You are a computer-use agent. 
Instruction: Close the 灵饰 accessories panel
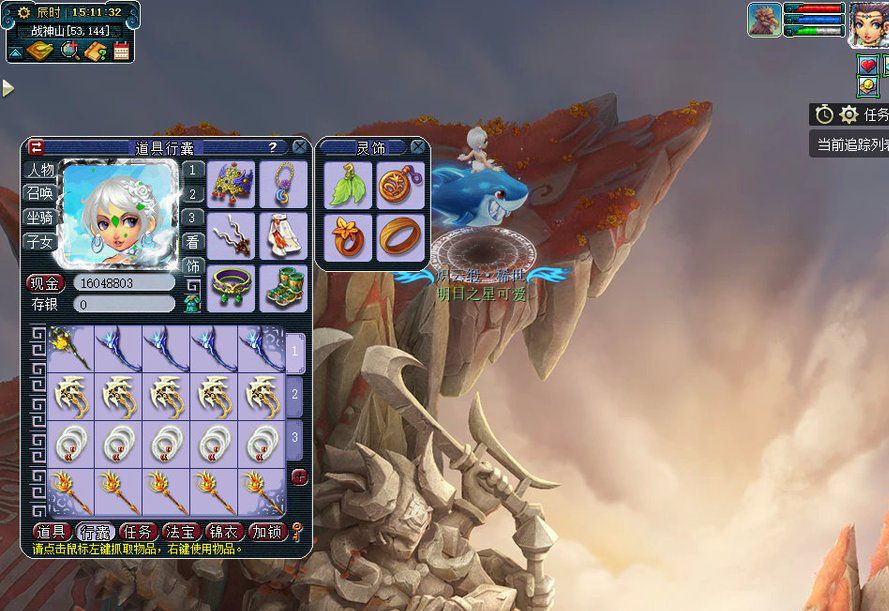[x=417, y=147]
